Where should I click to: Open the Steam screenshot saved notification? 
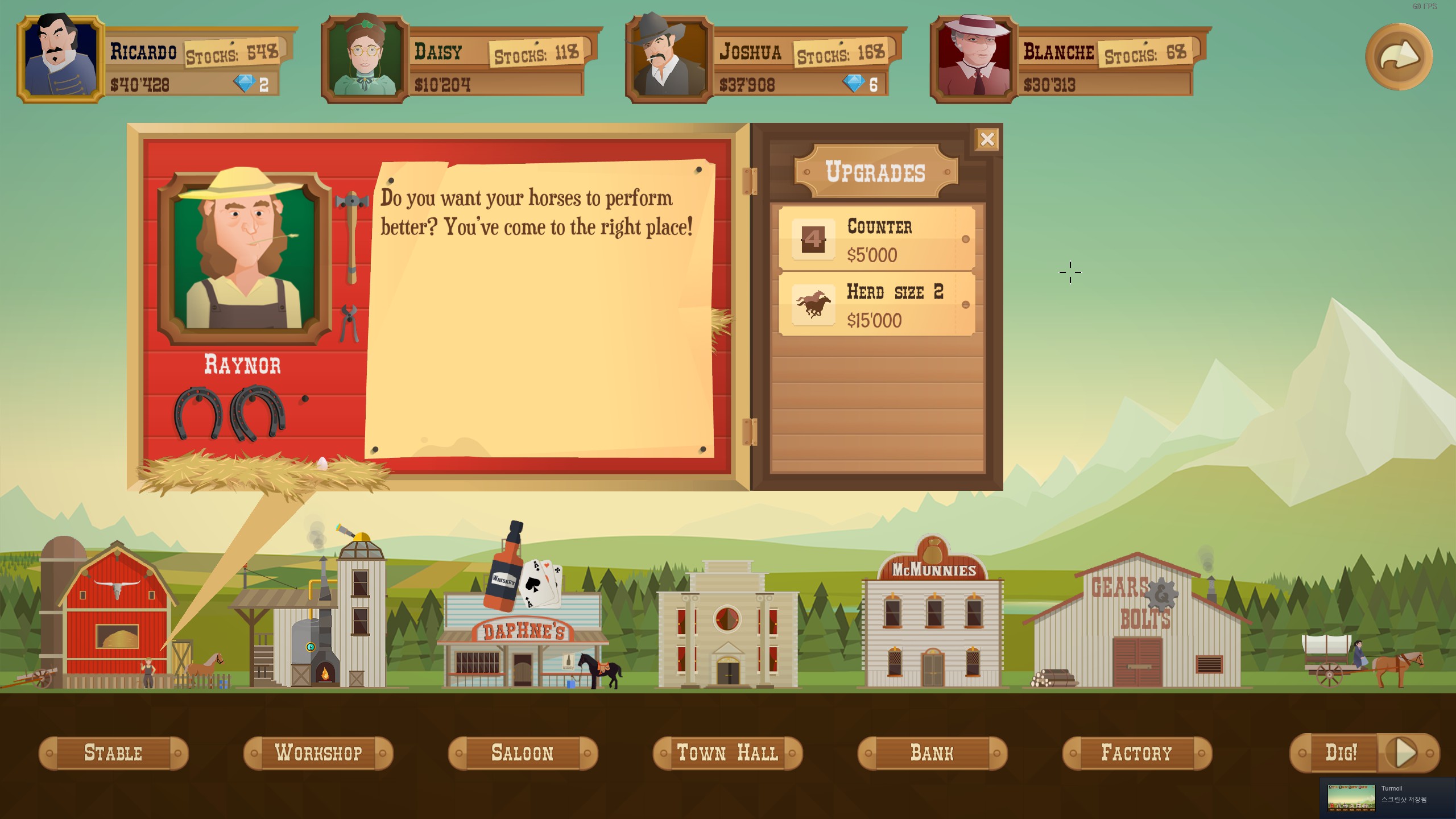tap(1387, 797)
